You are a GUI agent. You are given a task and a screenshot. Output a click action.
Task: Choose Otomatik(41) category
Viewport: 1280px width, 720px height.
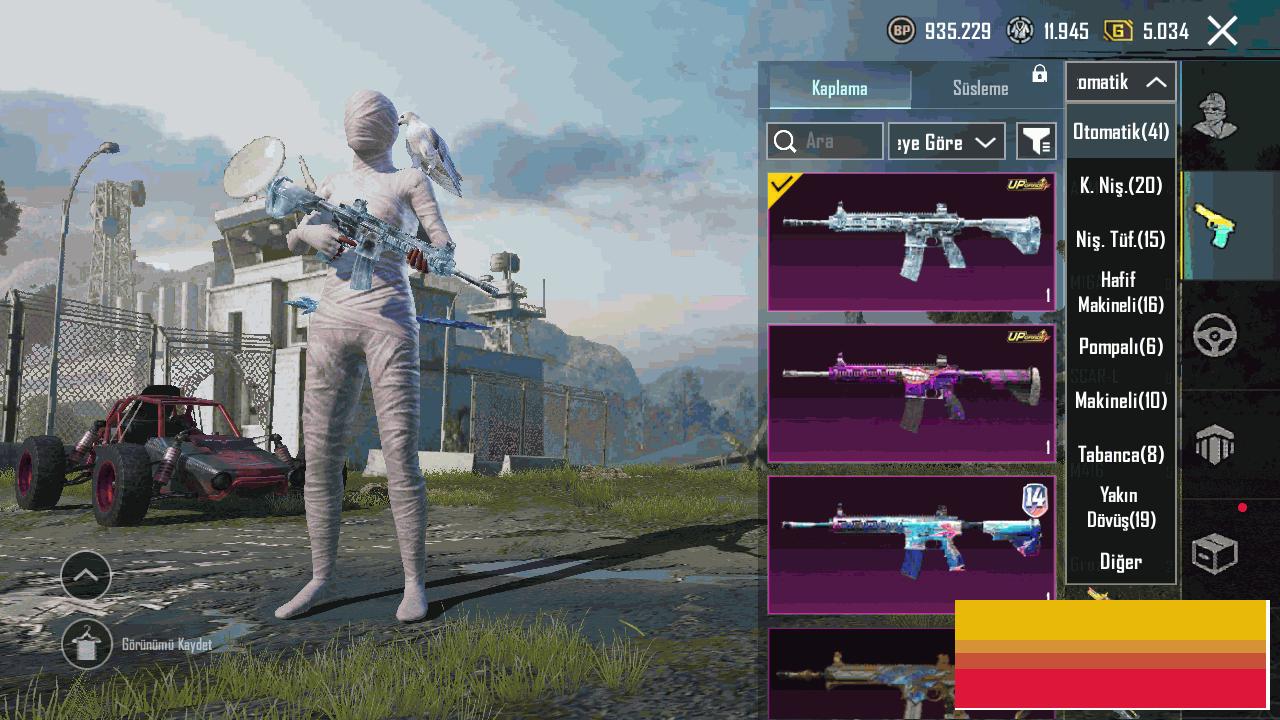1121,131
